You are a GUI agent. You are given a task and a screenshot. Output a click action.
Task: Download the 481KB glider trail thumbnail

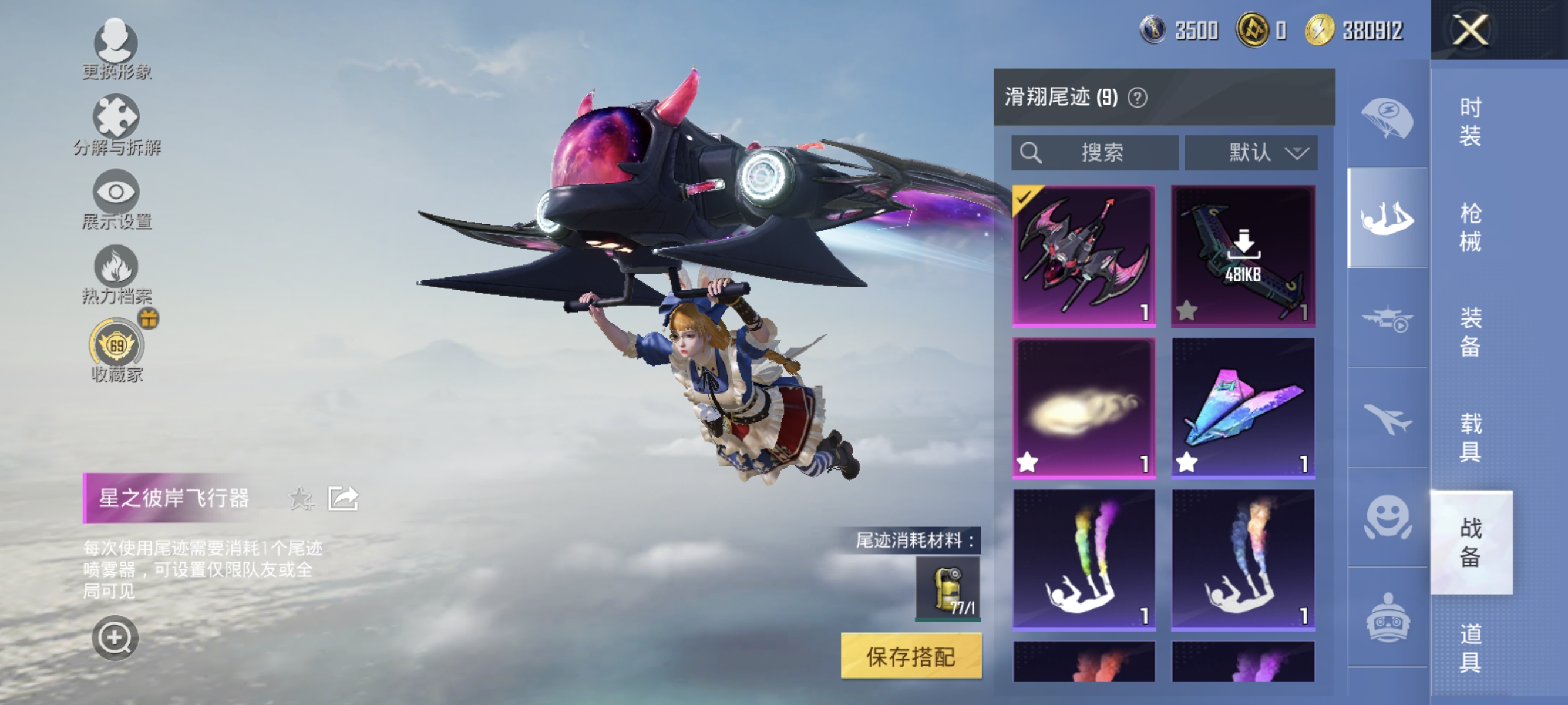1244,254
